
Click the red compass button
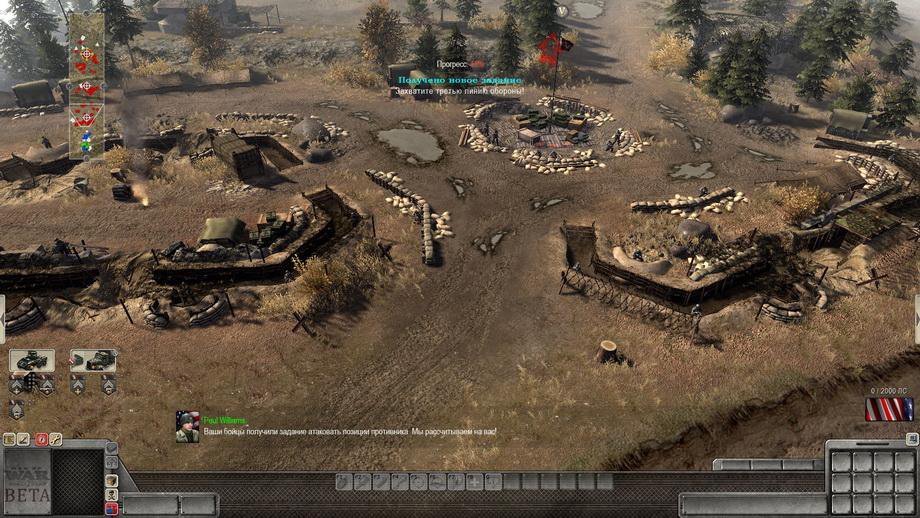[x=41, y=439]
